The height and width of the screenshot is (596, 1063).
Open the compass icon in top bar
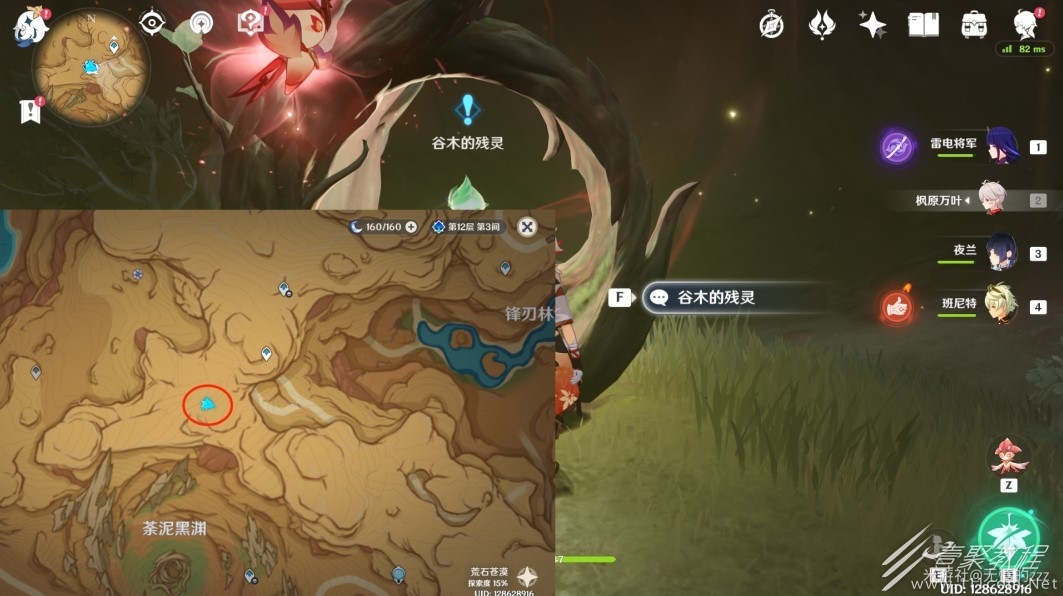point(771,26)
